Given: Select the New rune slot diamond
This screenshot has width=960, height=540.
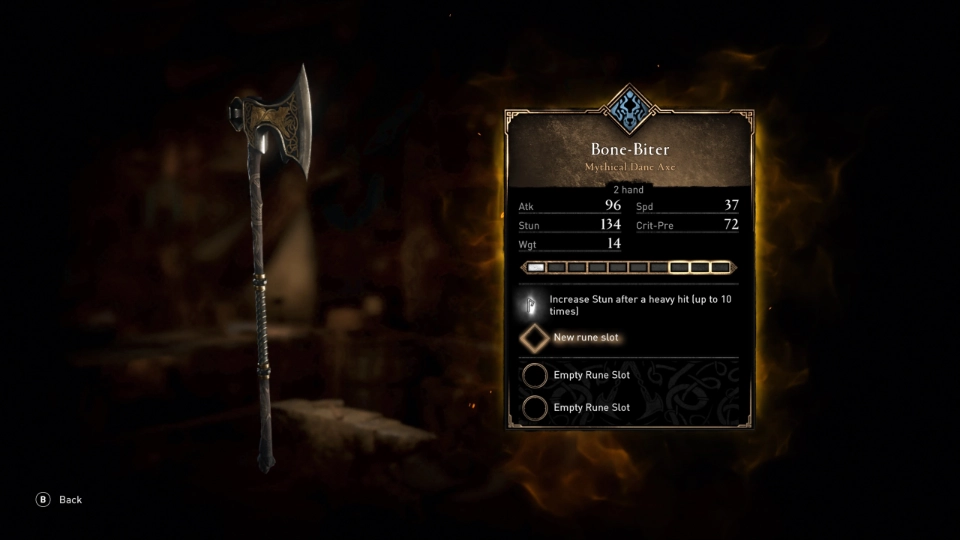Looking at the screenshot, I should [x=535, y=338].
